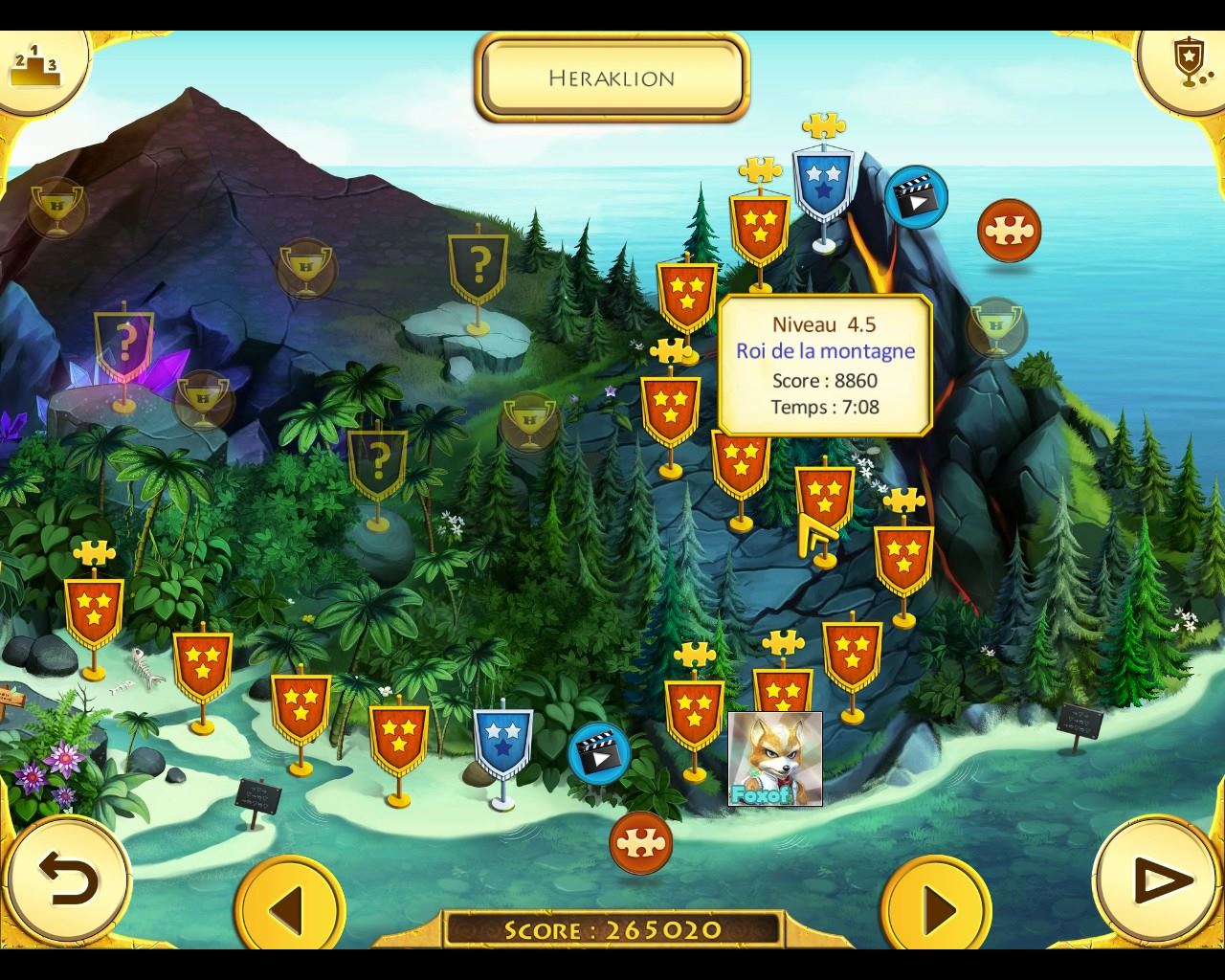This screenshot has height=980, width=1225.
Task: Open the orange puzzle piece badge by the shore
Action: coord(640,842)
